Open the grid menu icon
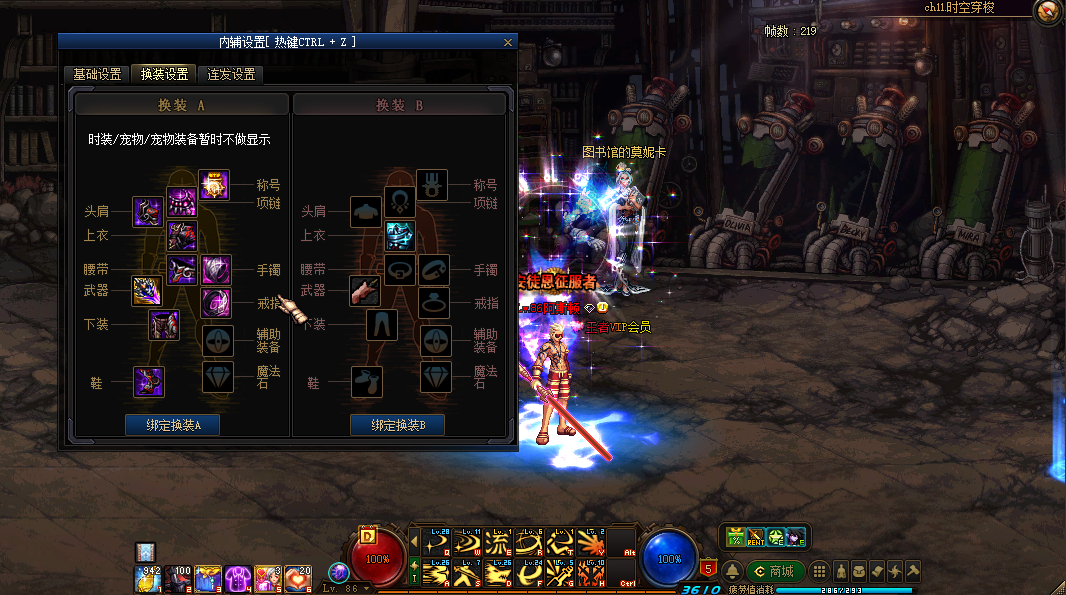Screen dimensions: 1066x595 coord(819,571)
